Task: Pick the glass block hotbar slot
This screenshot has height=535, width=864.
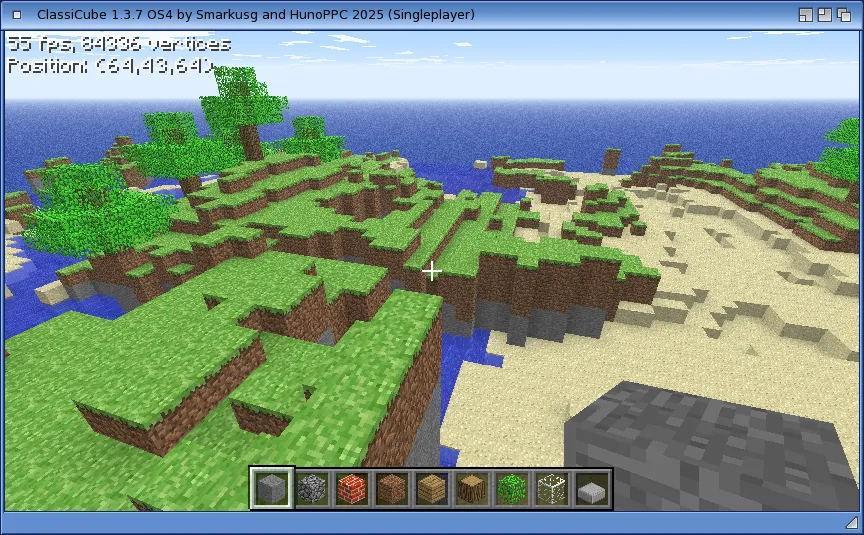Action: 552,489
